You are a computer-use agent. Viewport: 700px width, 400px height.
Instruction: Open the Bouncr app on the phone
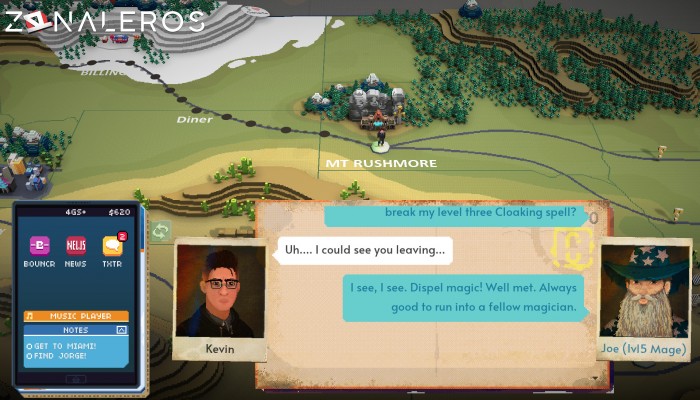point(39,246)
